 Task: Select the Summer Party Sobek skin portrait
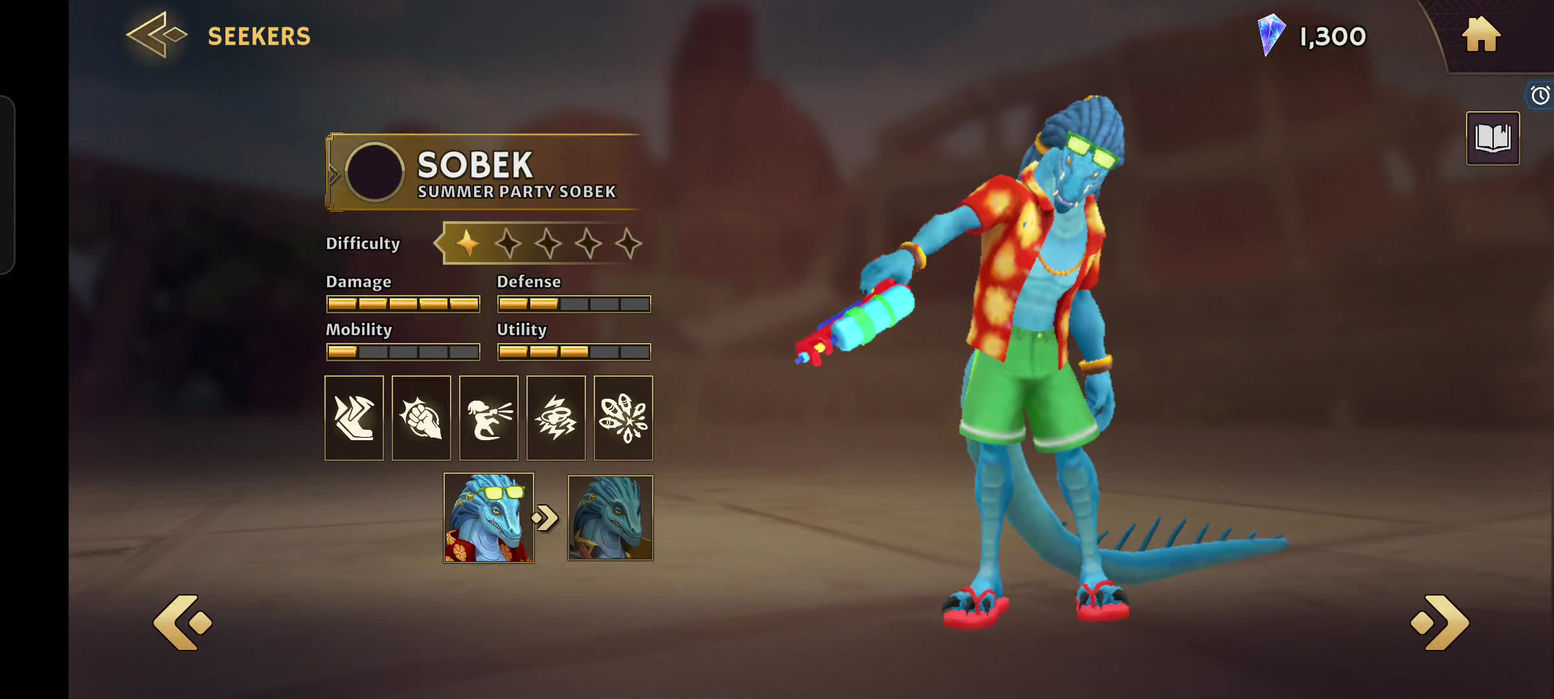point(488,518)
